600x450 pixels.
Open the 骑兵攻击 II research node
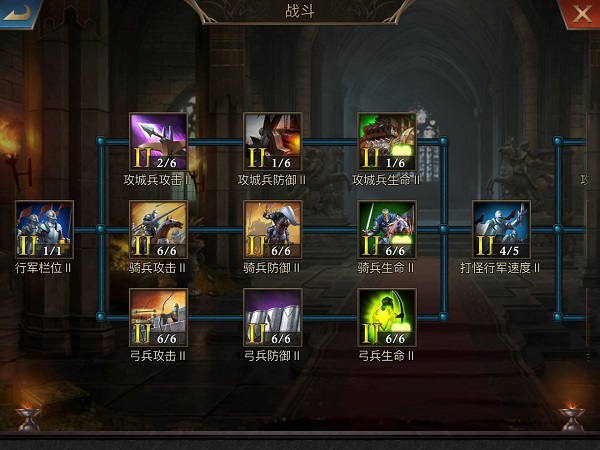(x=158, y=230)
